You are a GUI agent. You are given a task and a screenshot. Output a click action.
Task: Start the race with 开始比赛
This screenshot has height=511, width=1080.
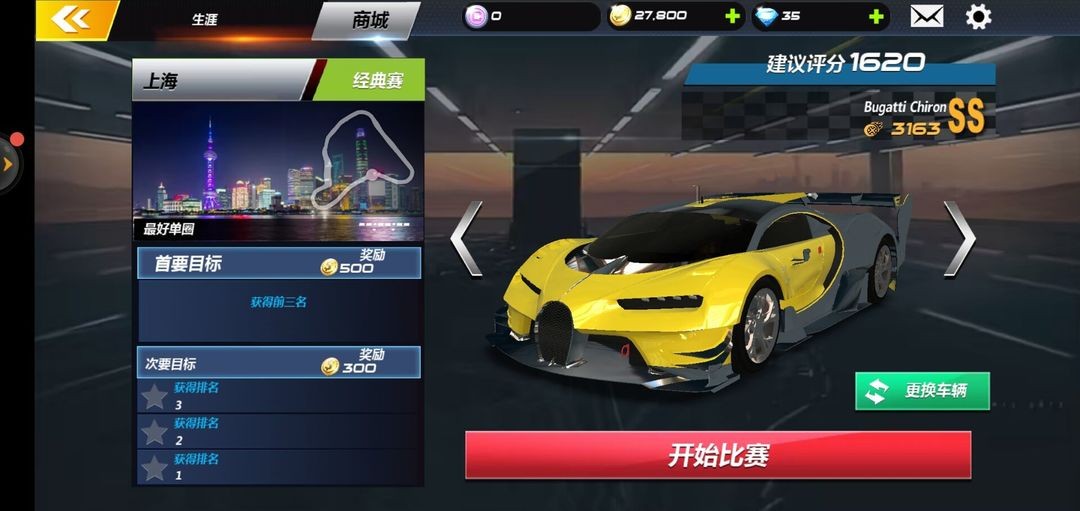pos(718,456)
